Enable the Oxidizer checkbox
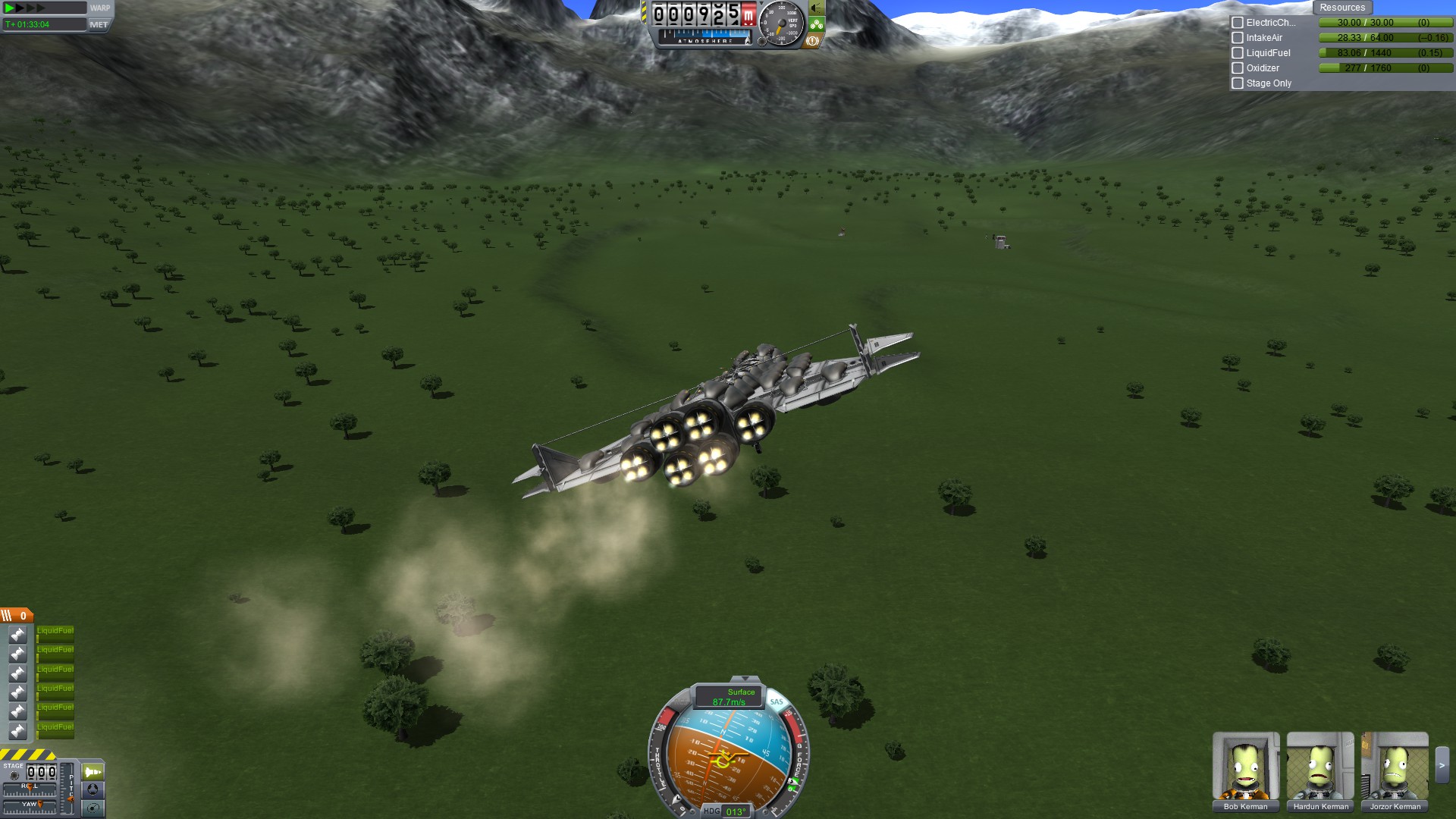1456x819 pixels. pos(1238,68)
